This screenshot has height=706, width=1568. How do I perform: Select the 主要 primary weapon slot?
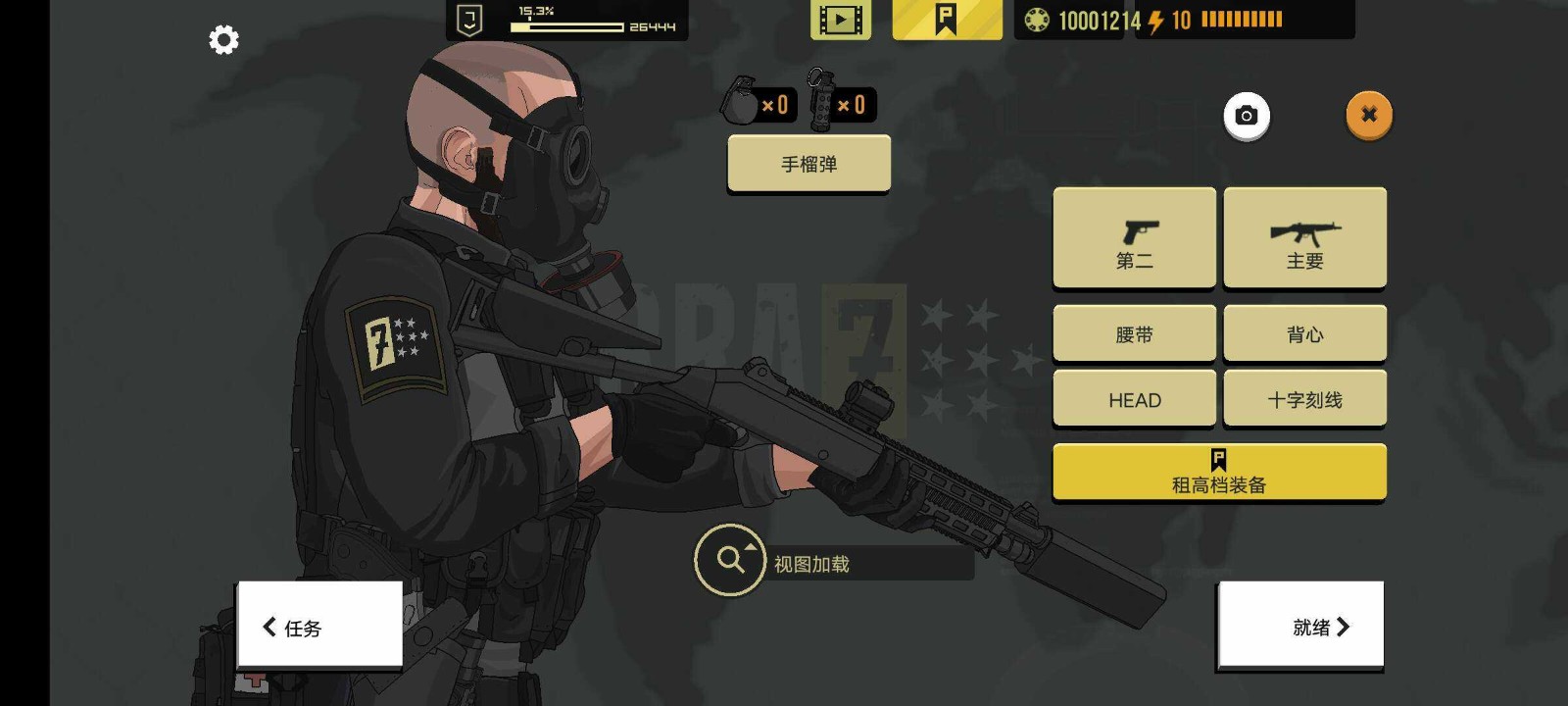click(x=1304, y=238)
